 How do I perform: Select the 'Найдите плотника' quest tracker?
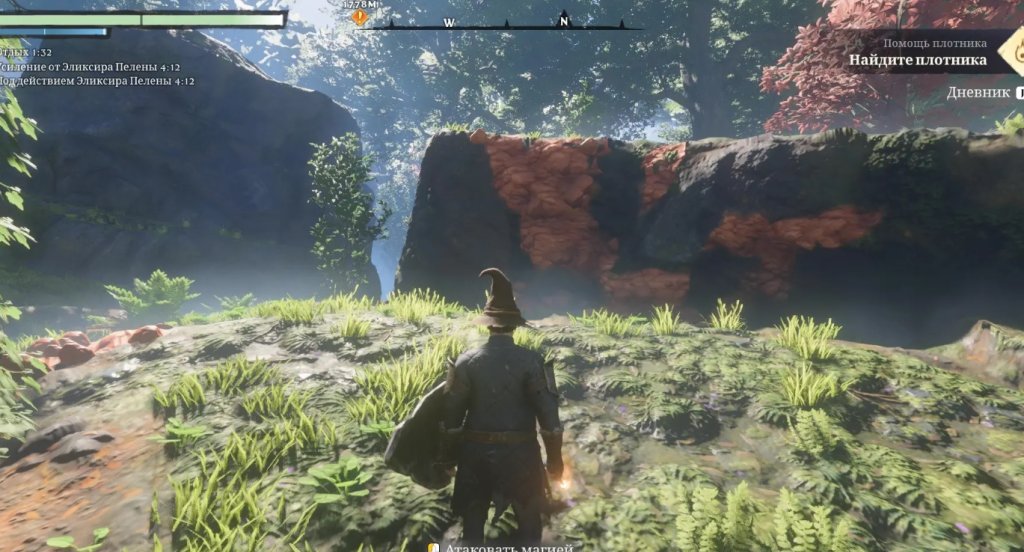point(917,59)
